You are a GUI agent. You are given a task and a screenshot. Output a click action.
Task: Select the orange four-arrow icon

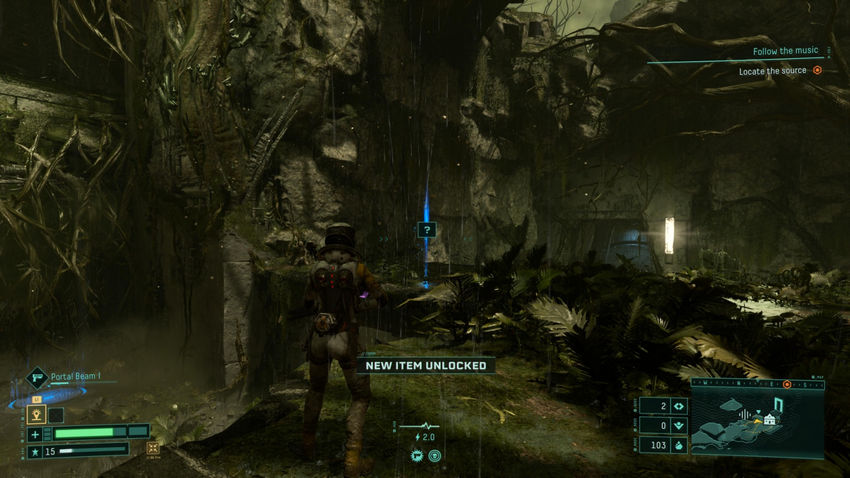coord(153,448)
